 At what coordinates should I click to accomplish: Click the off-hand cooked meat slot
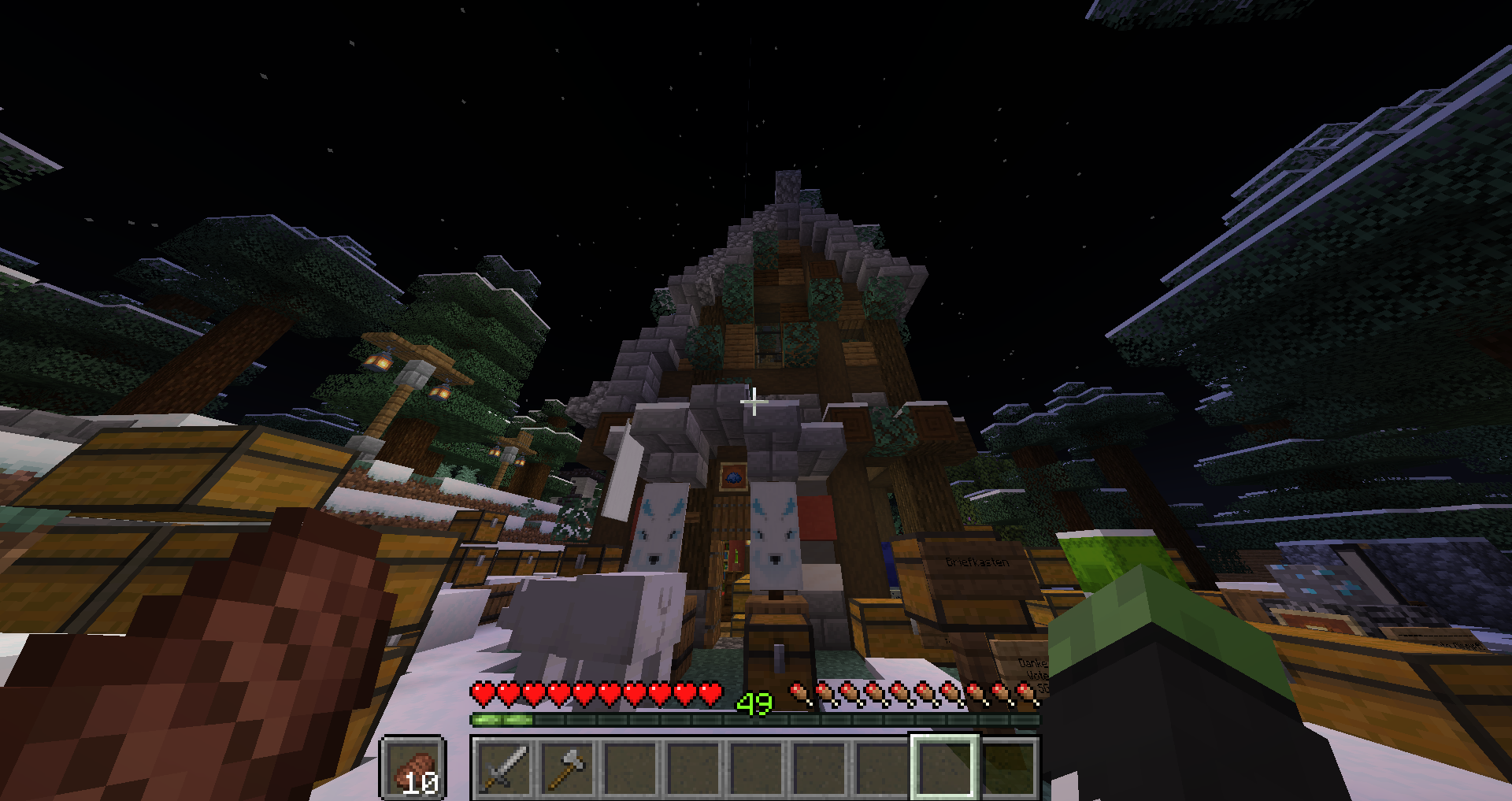coord(414,768)
